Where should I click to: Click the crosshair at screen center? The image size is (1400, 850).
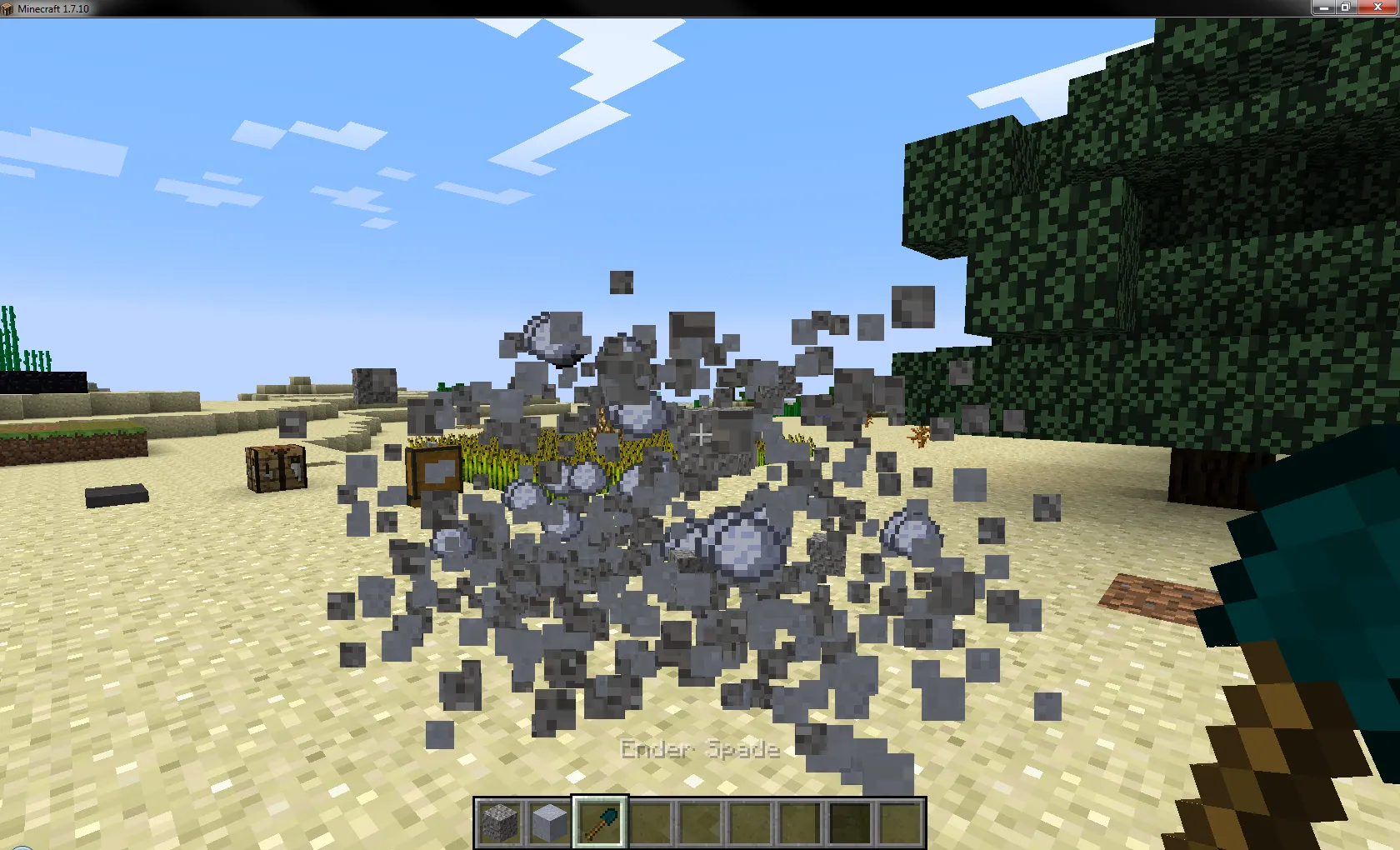tap(702, 434)
